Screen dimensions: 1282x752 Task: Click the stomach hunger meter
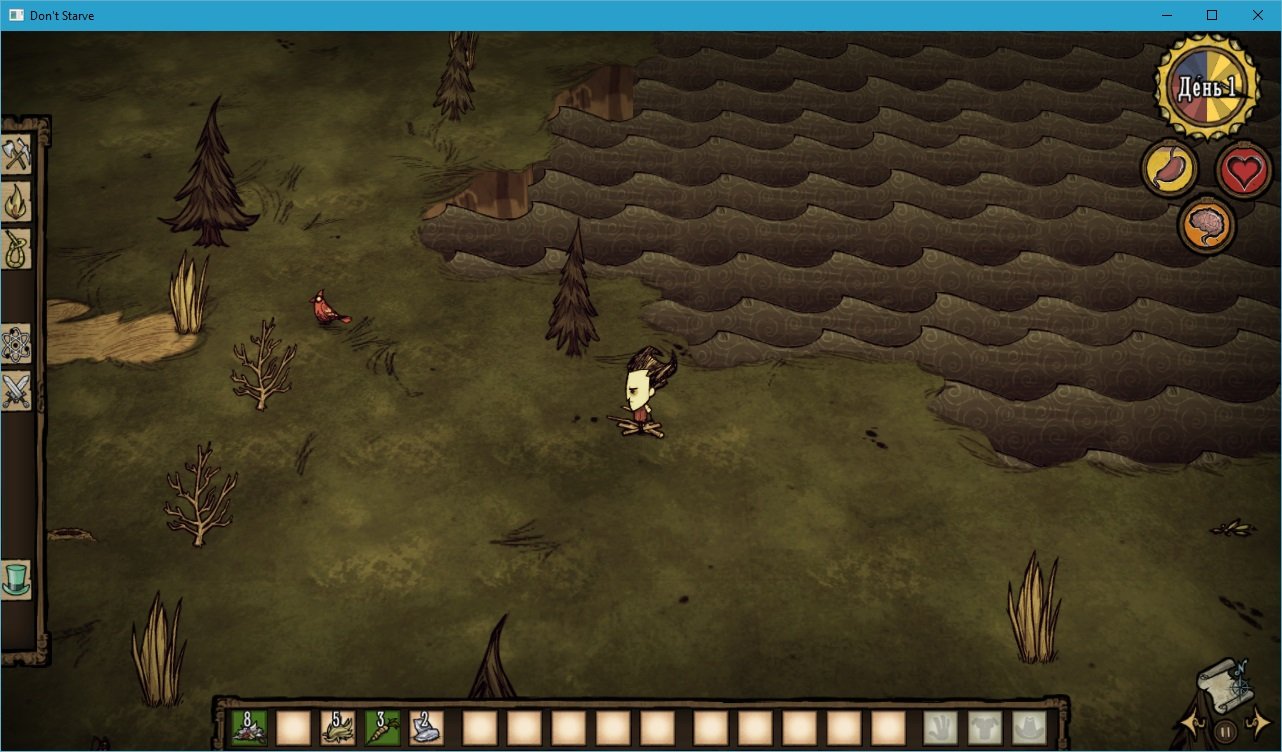(x=1168, y=168)
